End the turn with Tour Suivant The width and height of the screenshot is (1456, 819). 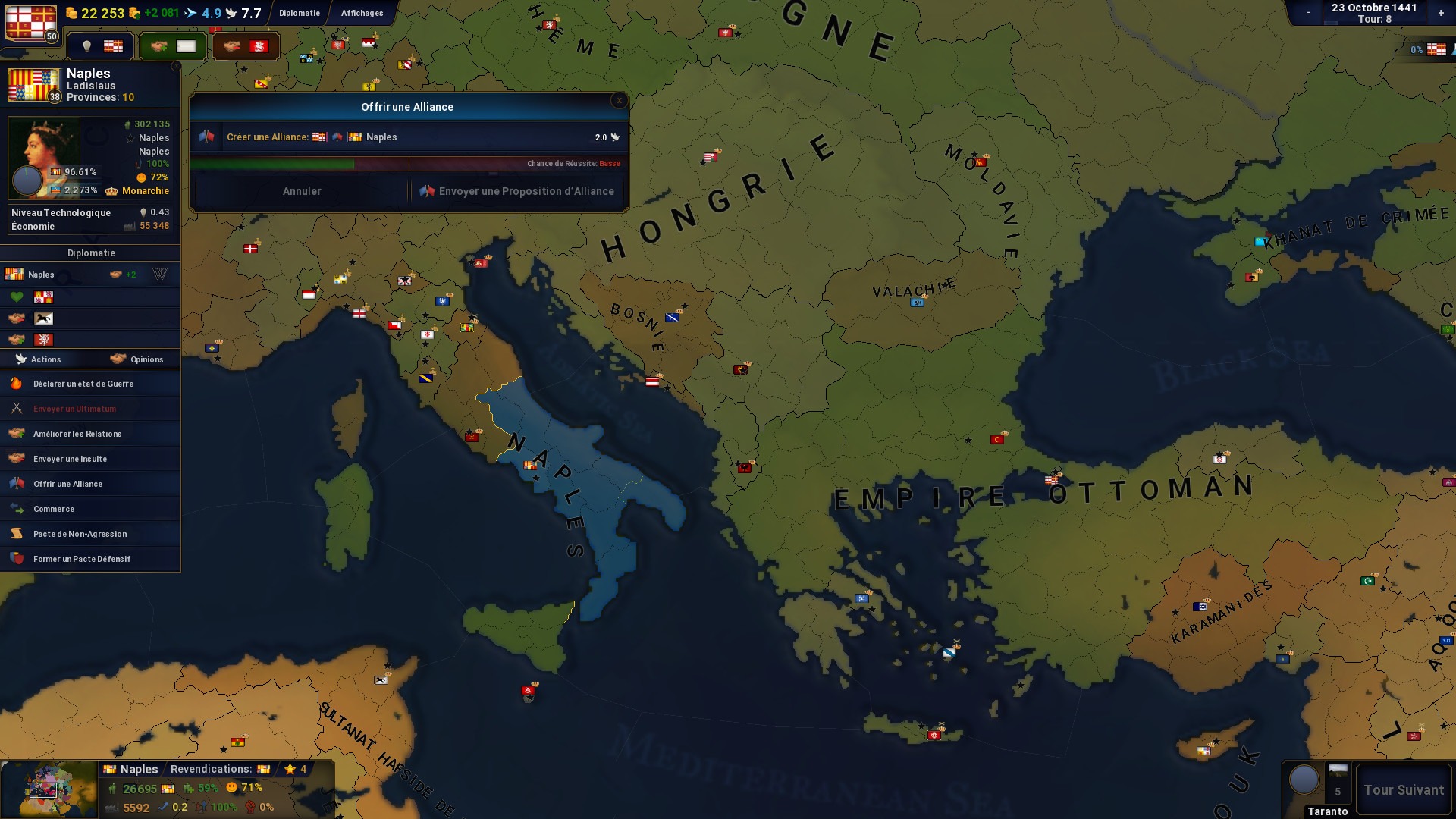click(1404, 790)
